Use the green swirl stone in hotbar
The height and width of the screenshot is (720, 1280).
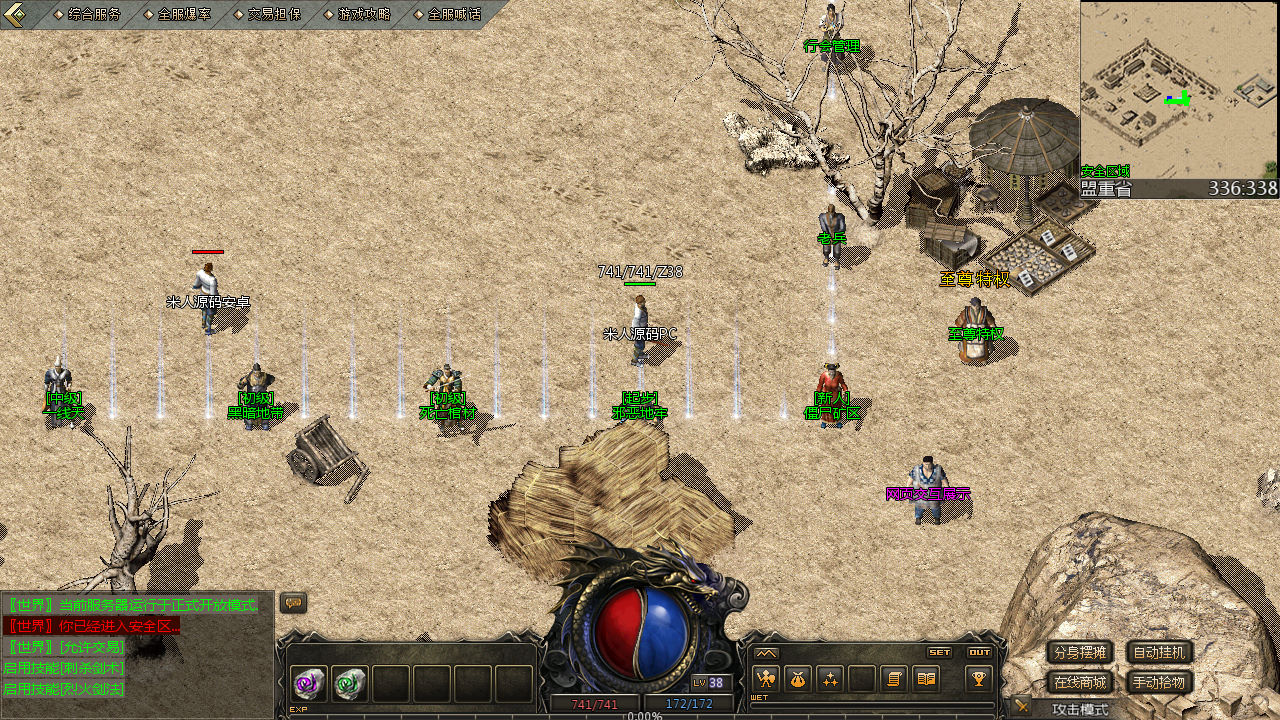[x=349, y=684]
